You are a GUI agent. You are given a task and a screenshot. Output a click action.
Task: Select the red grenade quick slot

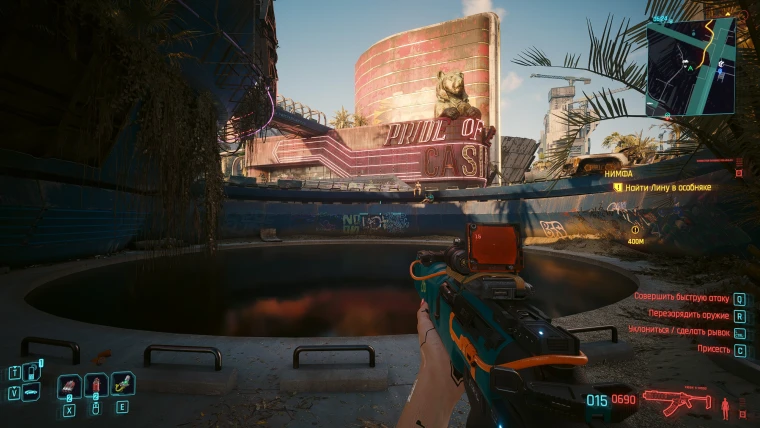click(69, 385)
